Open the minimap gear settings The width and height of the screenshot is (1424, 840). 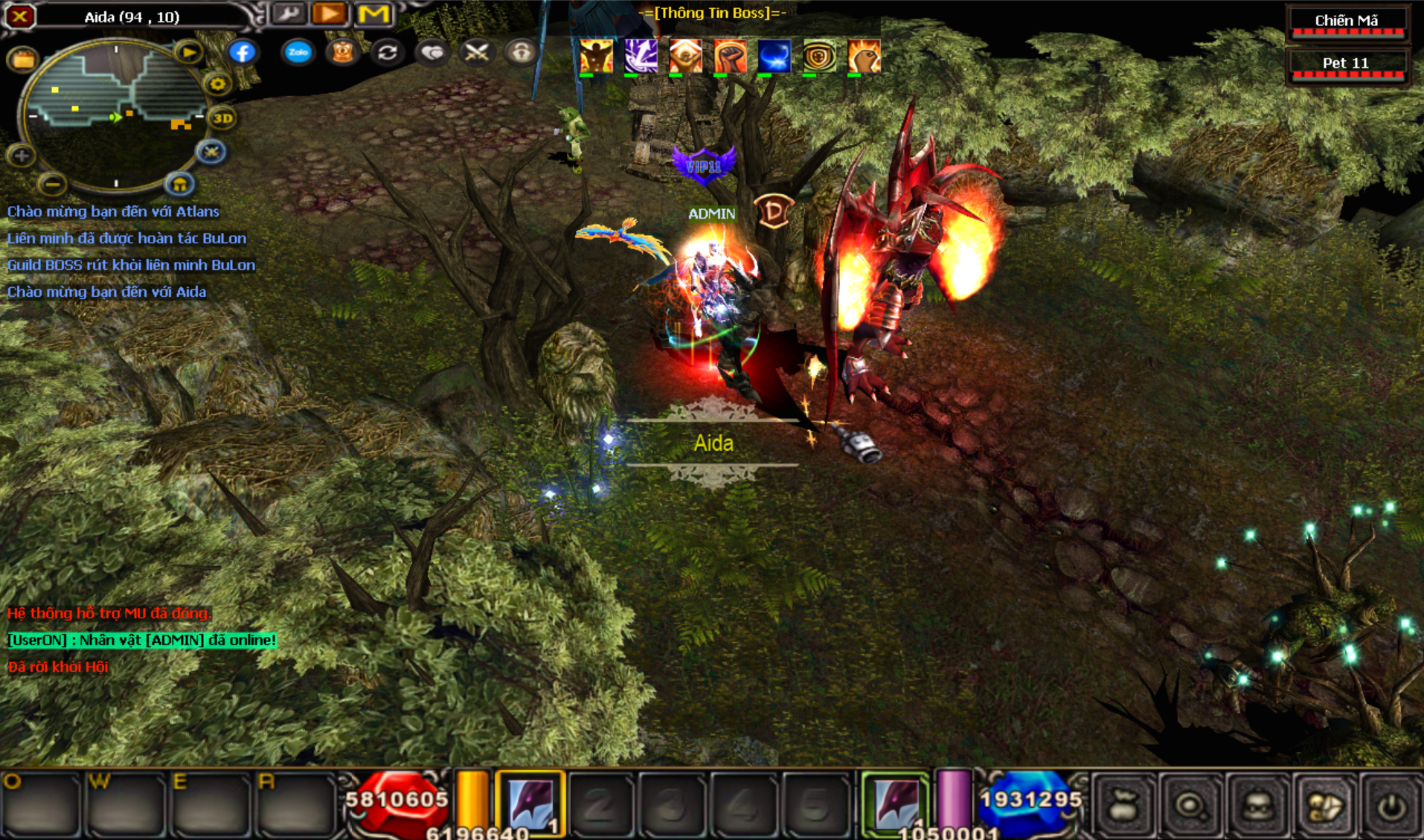217,84
